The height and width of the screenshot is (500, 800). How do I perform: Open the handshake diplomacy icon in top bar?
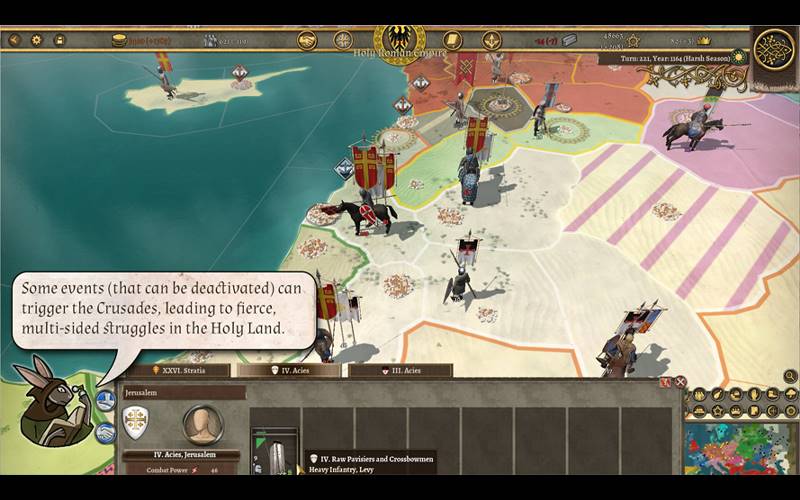tap(307, 40)
